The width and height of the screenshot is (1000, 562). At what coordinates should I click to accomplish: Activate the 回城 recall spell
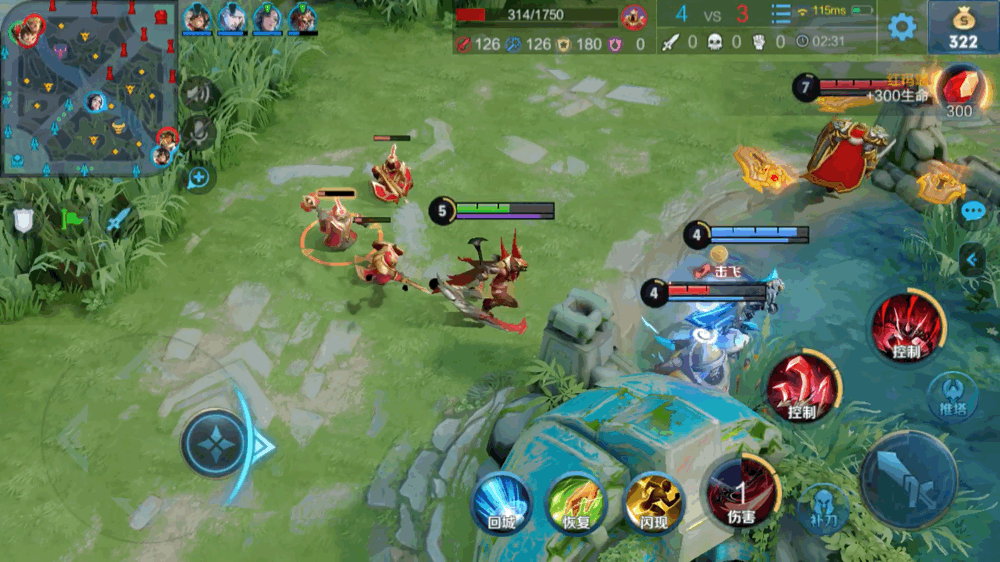click(501, 502)
